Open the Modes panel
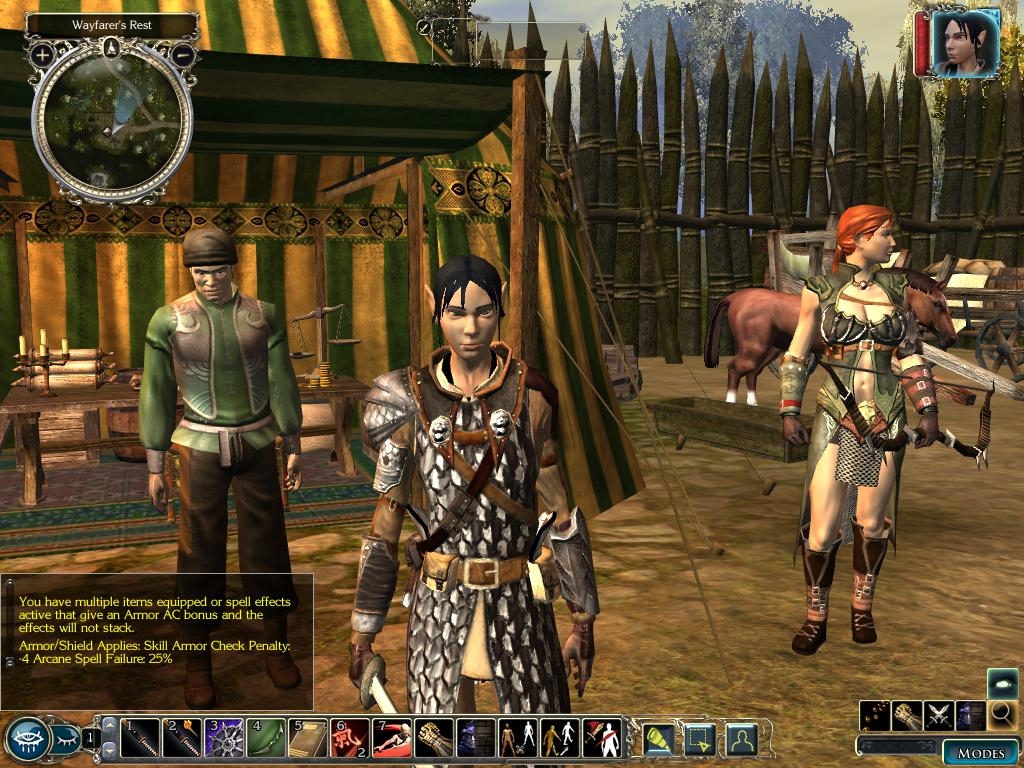The image size is (1024, 768). (980, 752)
